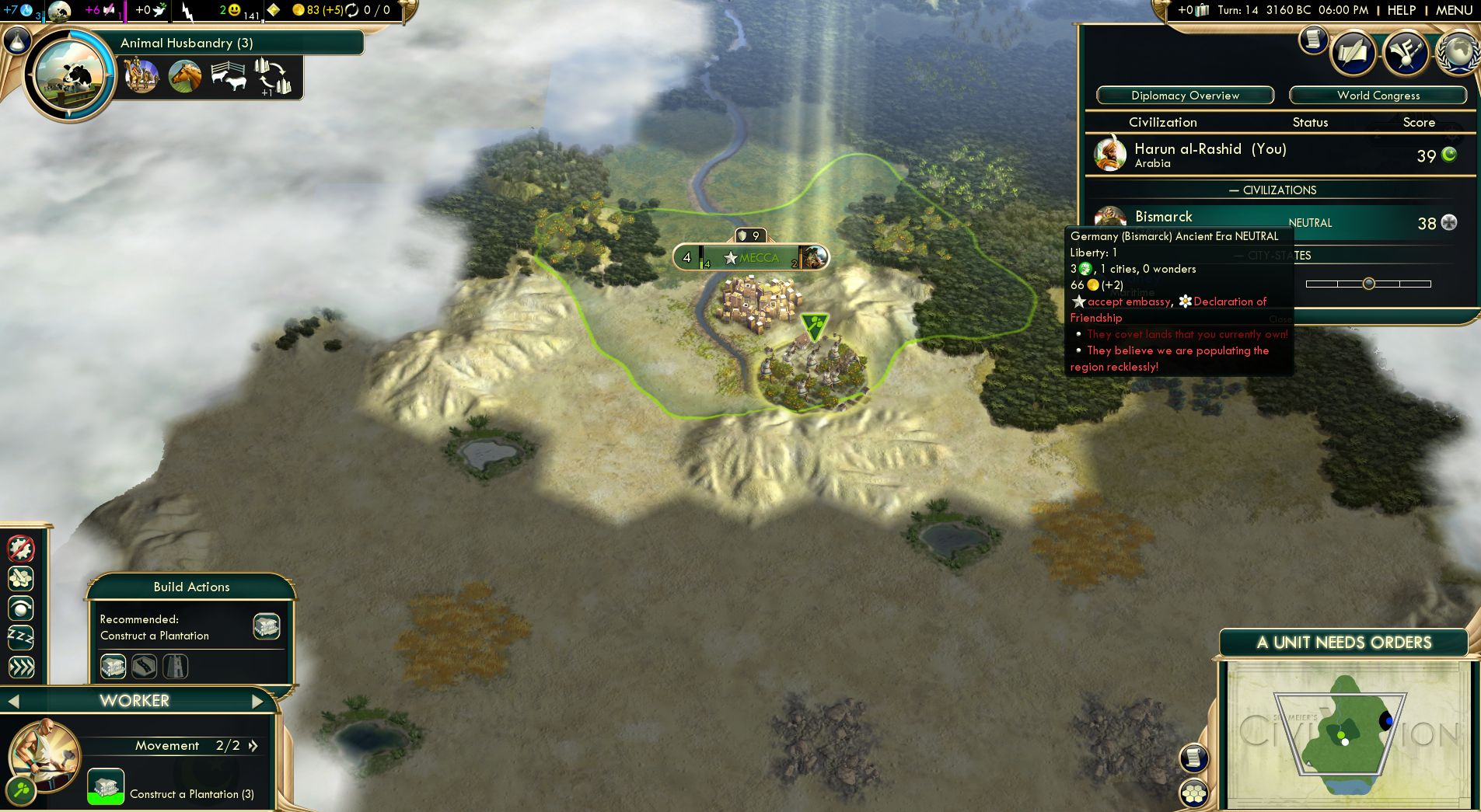1481x812 pixels.
Task: Click the A UNIT NEEDS ORDERS button
Action: [1343, 643]
